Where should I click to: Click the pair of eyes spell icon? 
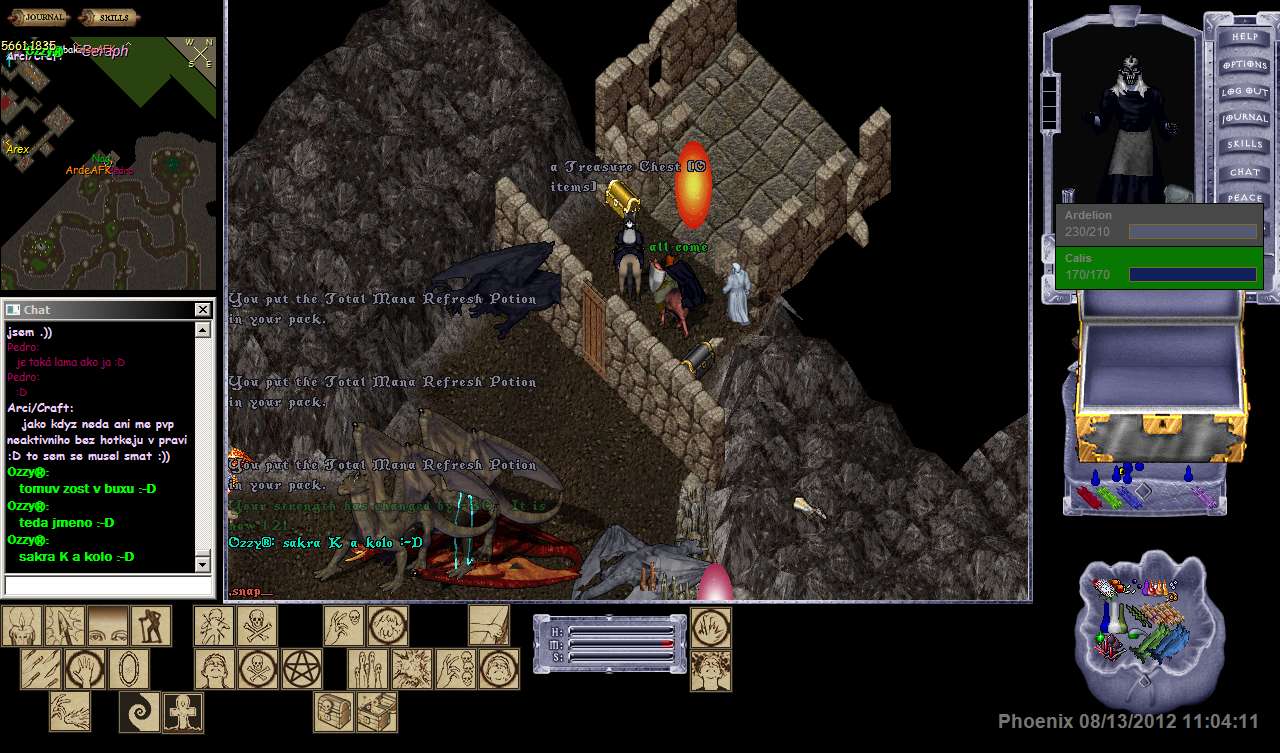[108, 626]
